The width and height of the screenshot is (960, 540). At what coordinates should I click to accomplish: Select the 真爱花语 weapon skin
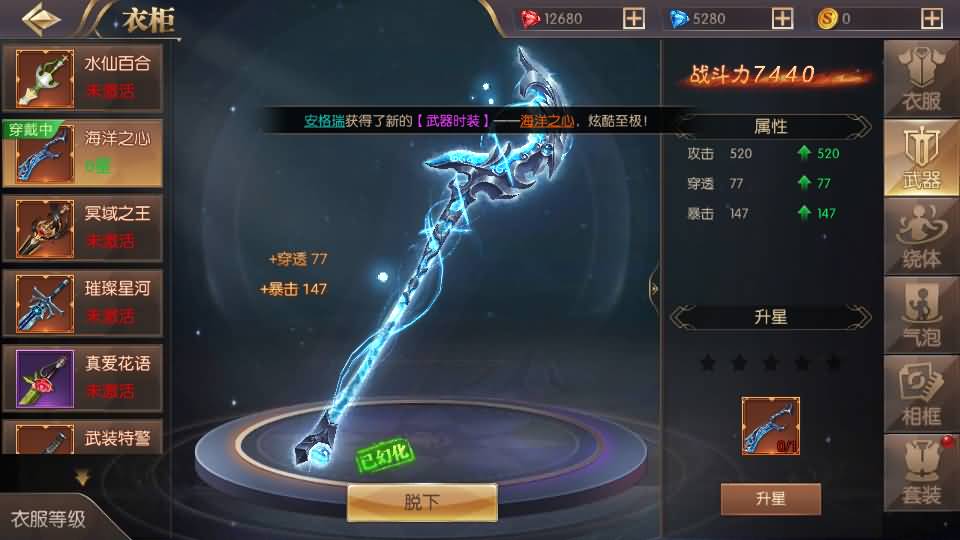pos(82,376)
